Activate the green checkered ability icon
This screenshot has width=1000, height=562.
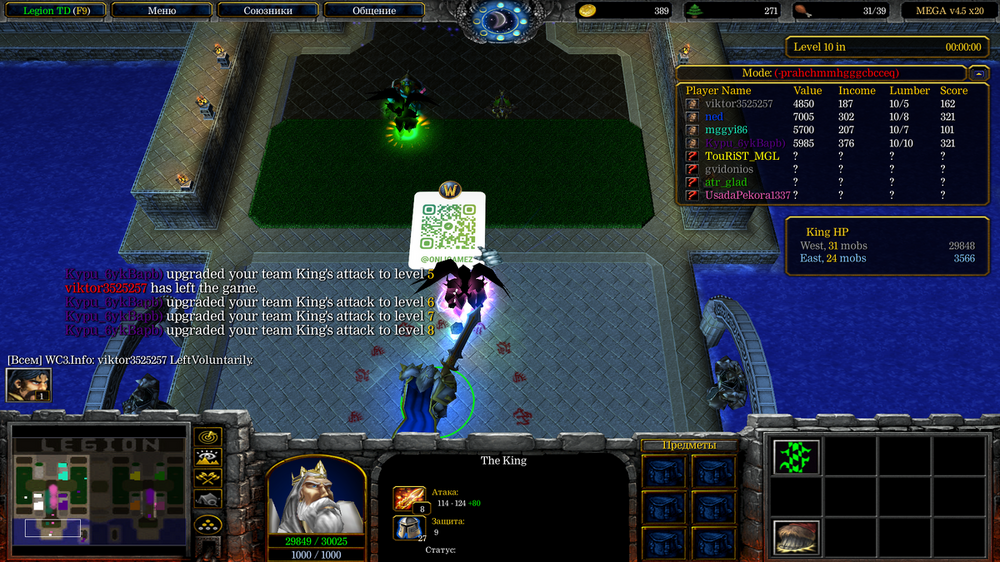point(796,457)
